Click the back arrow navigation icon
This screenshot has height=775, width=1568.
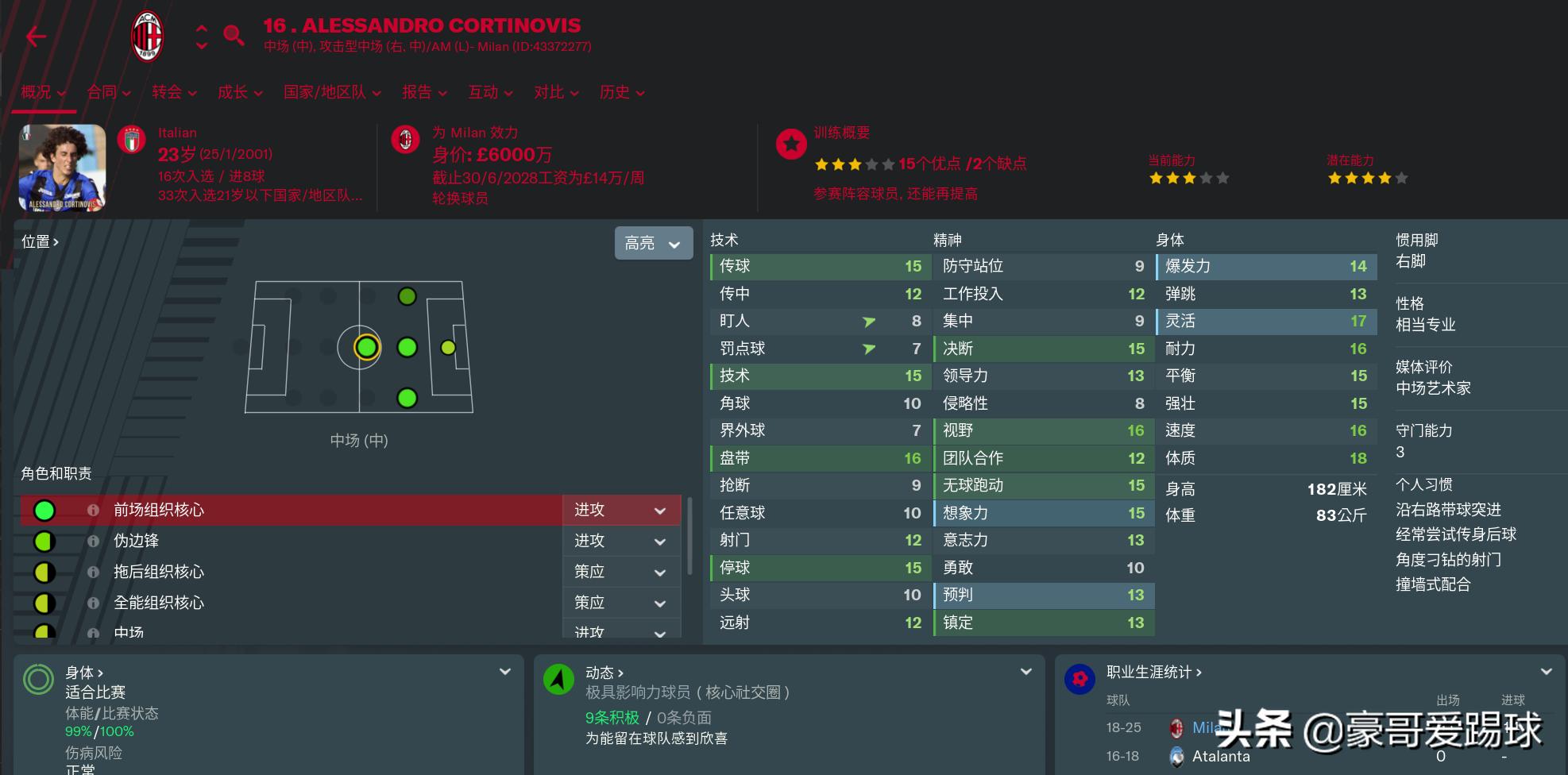(36, 36)
